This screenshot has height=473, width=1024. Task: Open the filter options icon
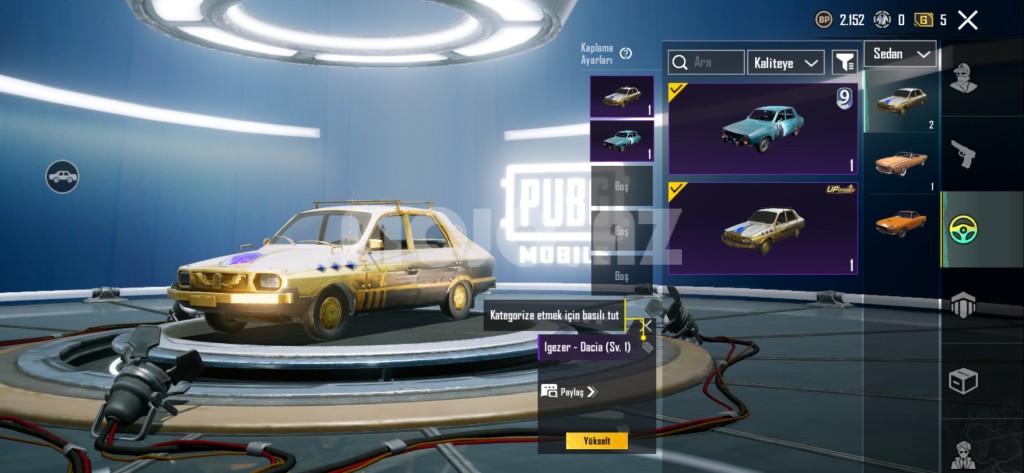[x=845, y=62]
